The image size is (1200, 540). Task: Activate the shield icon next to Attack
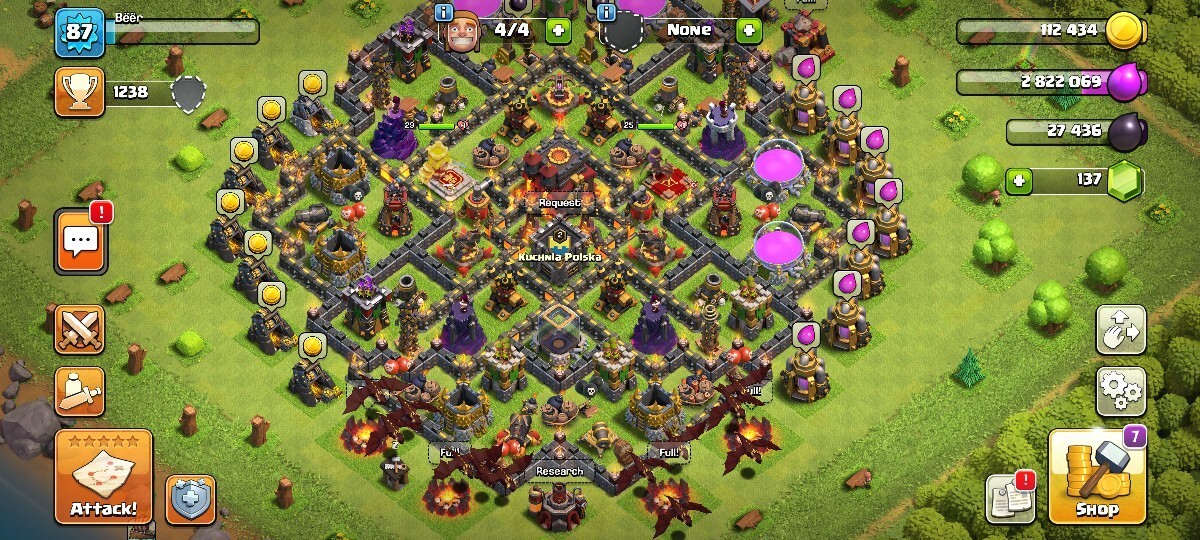click(x=190, y=499)
